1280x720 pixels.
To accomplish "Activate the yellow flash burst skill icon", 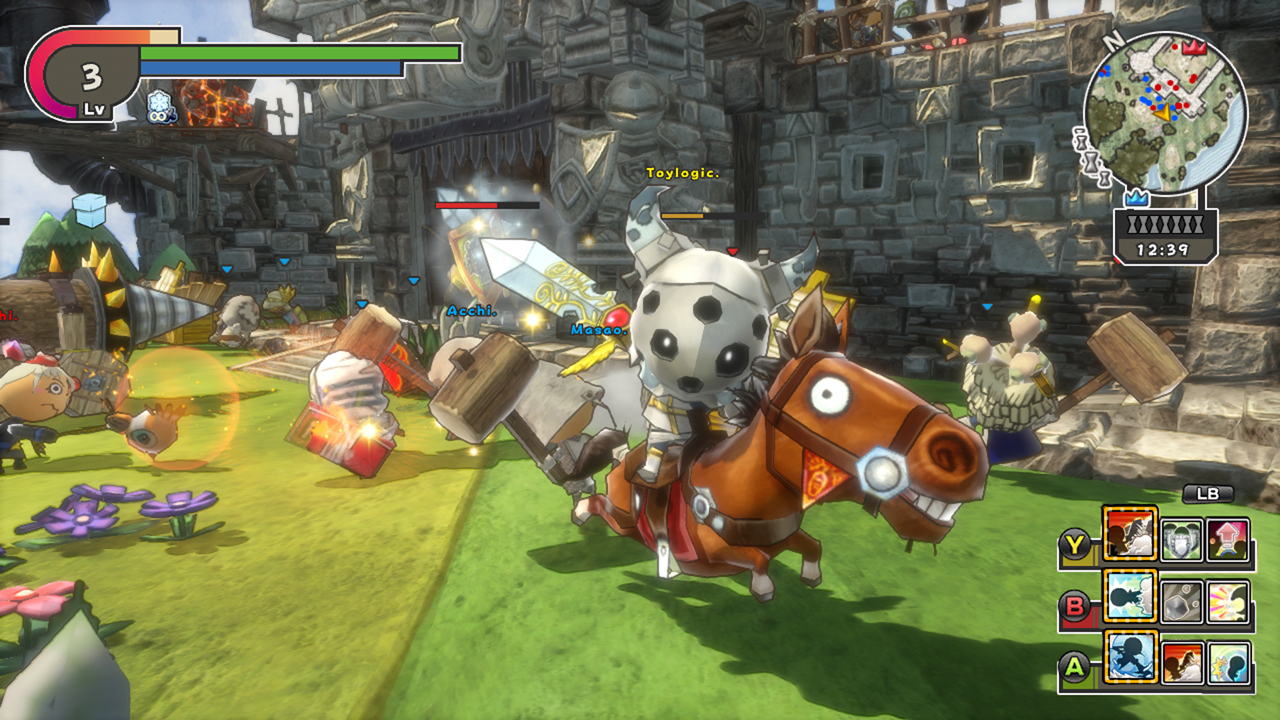I will click(x=1228, y=603).
